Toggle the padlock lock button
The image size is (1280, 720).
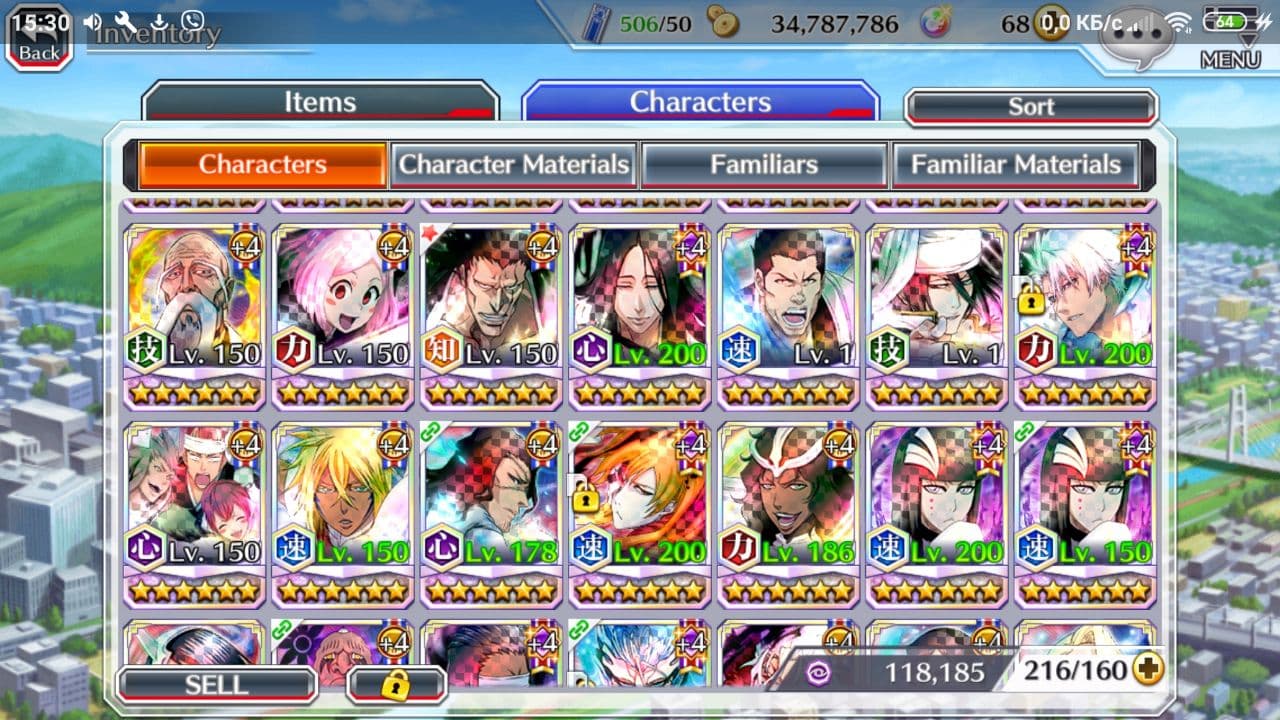pos(396,685)
